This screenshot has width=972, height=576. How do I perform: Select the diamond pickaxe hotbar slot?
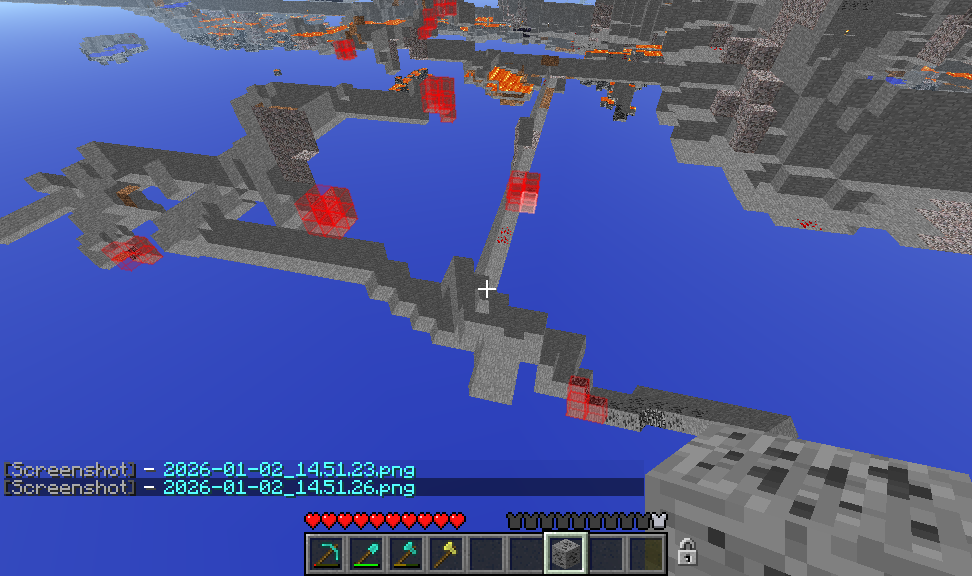pyautogui.click(x=326, y=553)
